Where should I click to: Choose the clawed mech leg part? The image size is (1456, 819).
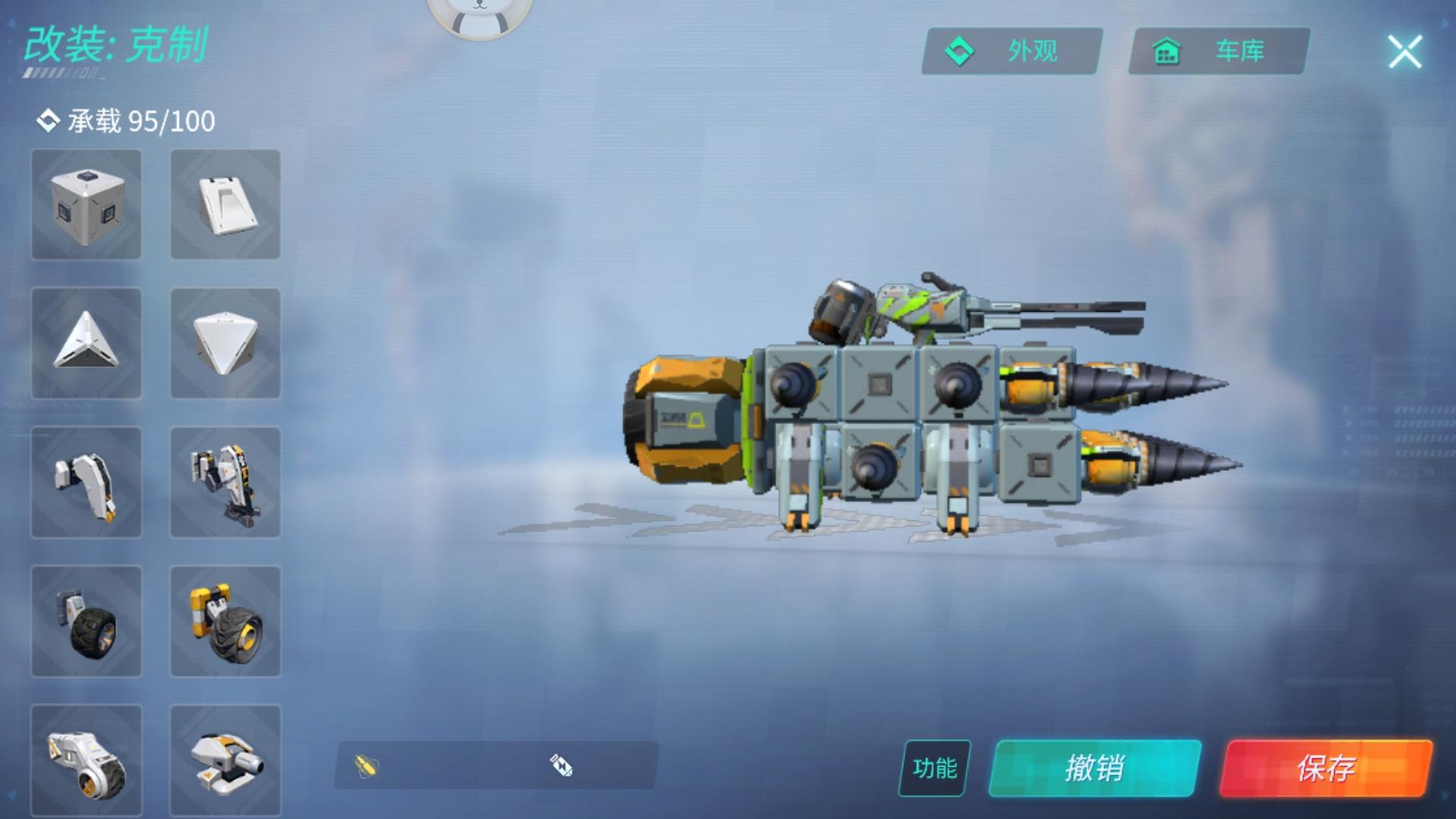225,483
